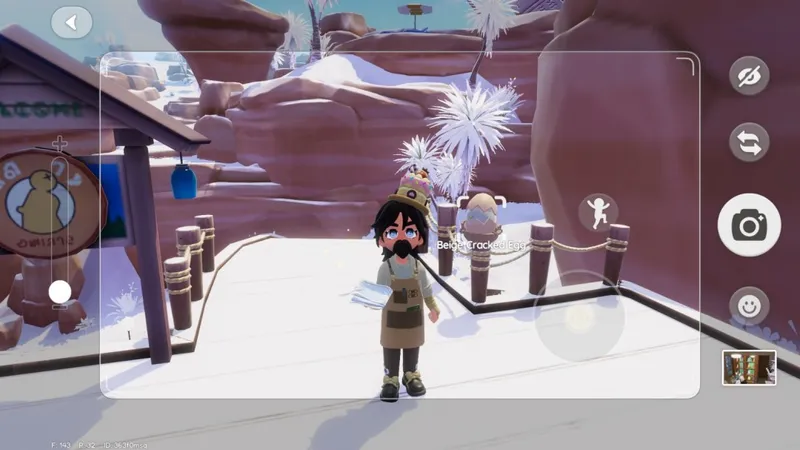800x450 pixels.
Task: Click the zoom slider's white handle
Action: tap(60, 291)
